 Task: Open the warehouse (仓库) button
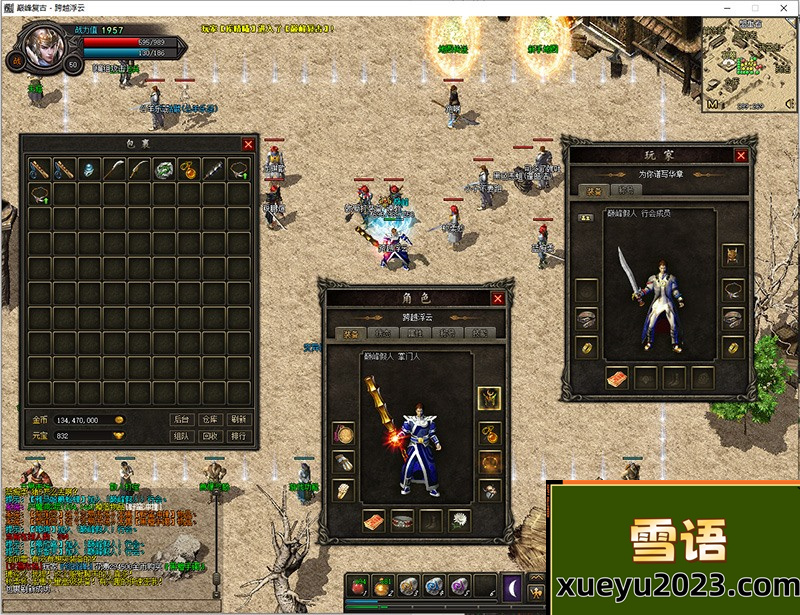pos(209,420)
